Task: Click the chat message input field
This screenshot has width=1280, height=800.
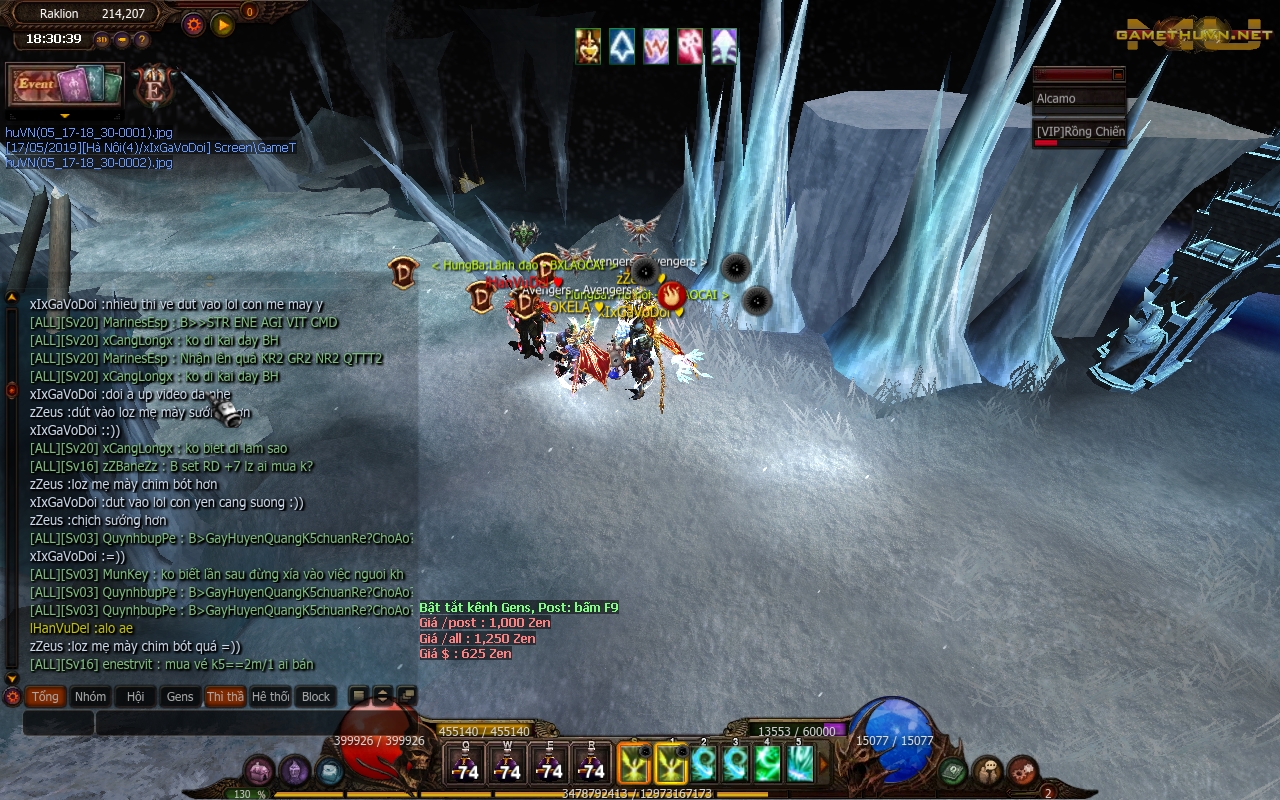Action: pos(255,722)
